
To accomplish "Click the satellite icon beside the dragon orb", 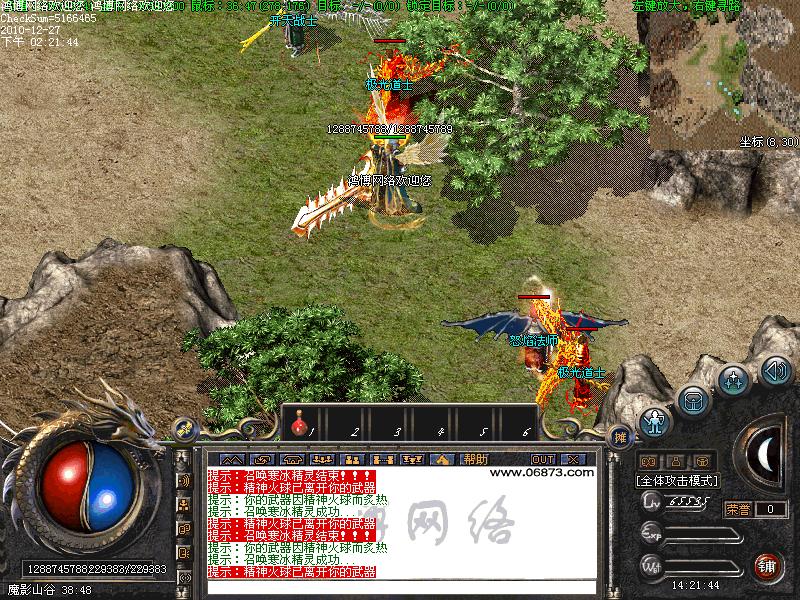I will coord(184,430).
